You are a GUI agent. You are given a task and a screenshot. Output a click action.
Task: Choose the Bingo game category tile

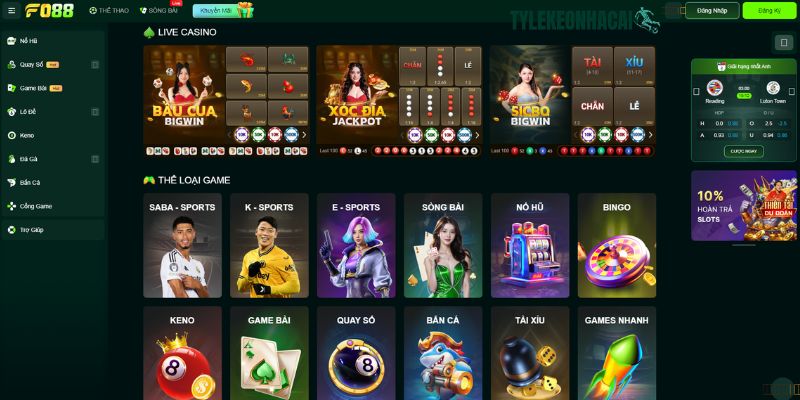[616, 246]
